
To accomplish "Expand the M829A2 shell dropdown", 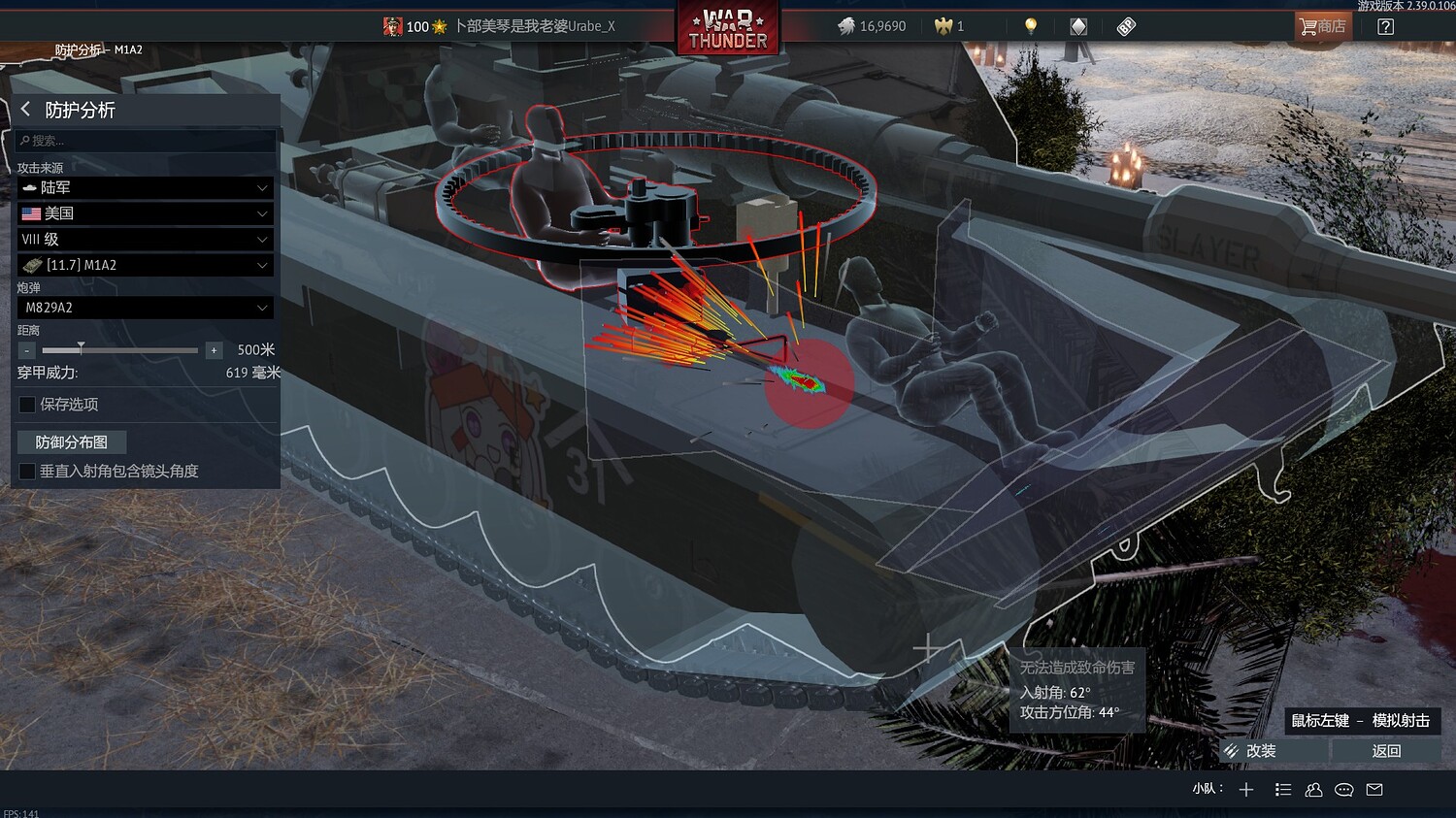I will coord(144,308).
